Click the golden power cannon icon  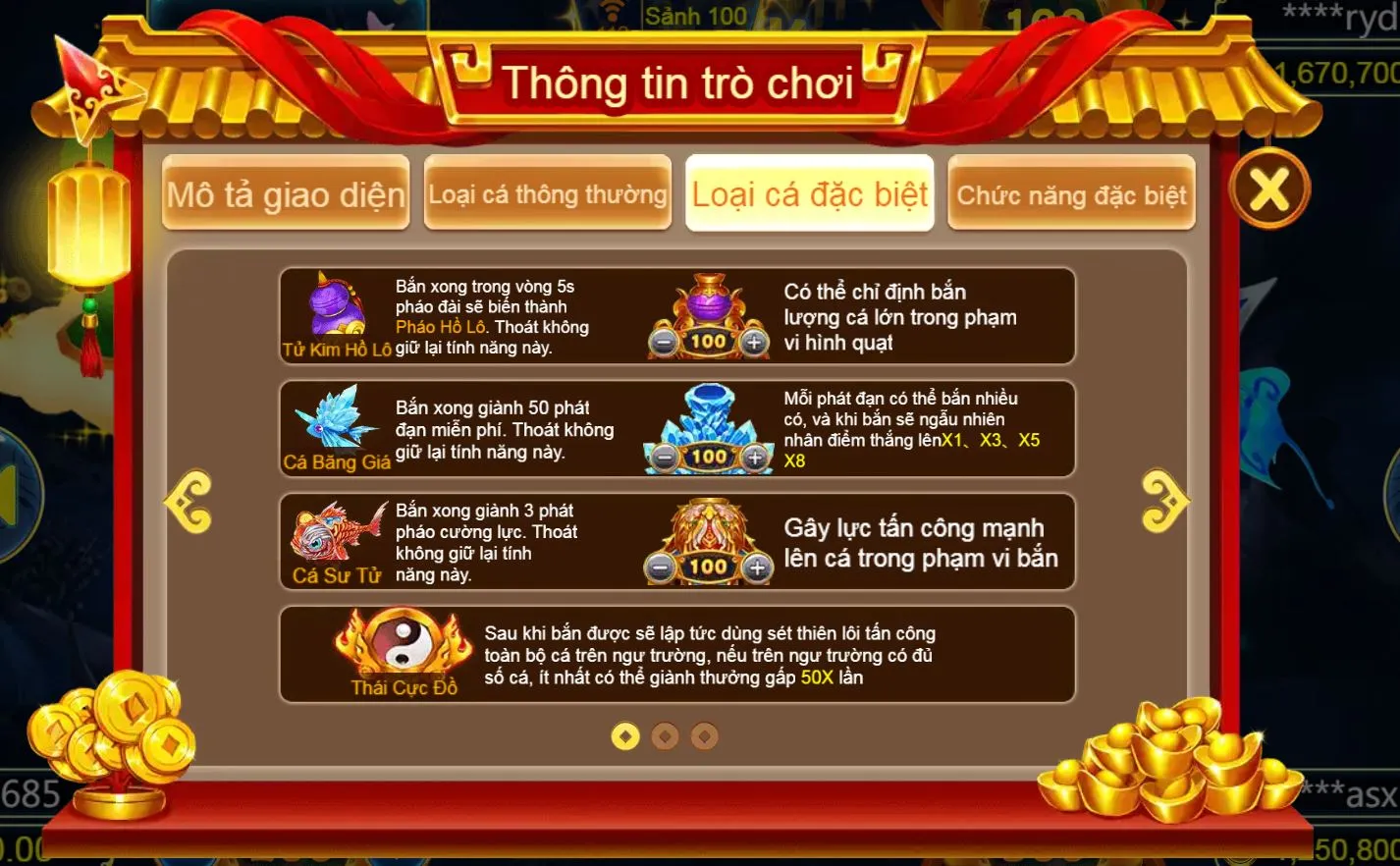pyautogui.click(x=708, y=525)
